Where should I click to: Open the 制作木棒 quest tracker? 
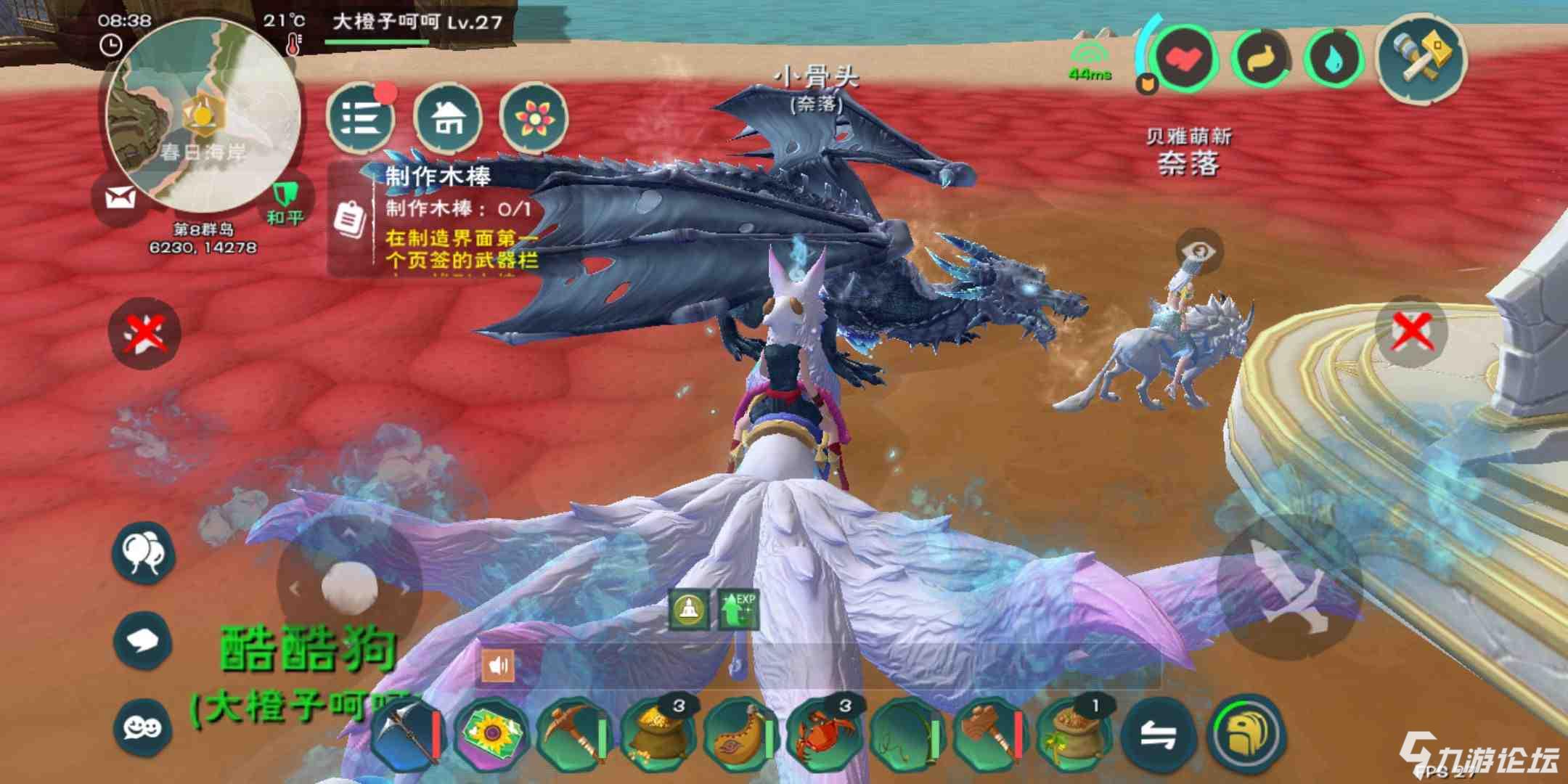436,218
